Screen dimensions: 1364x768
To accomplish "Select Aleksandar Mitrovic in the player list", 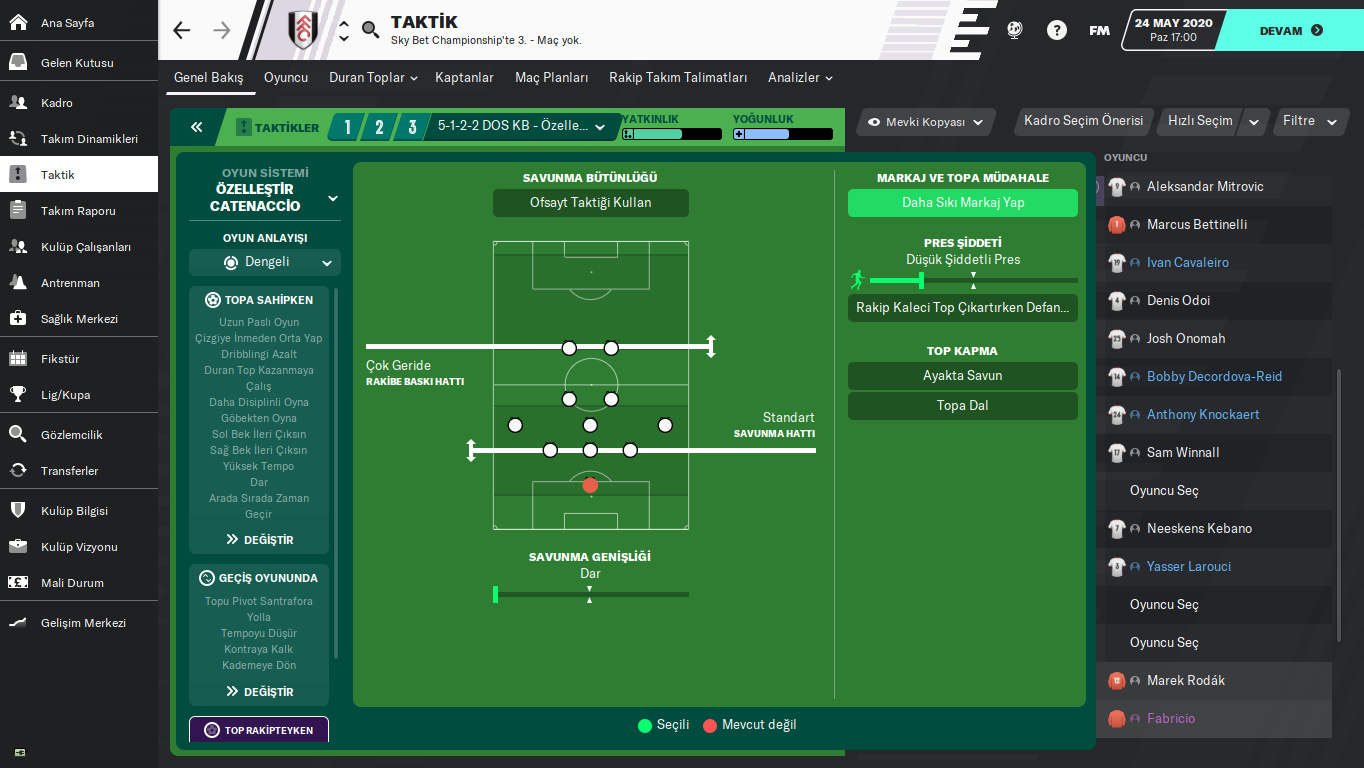I will (x=1205, y=187).
